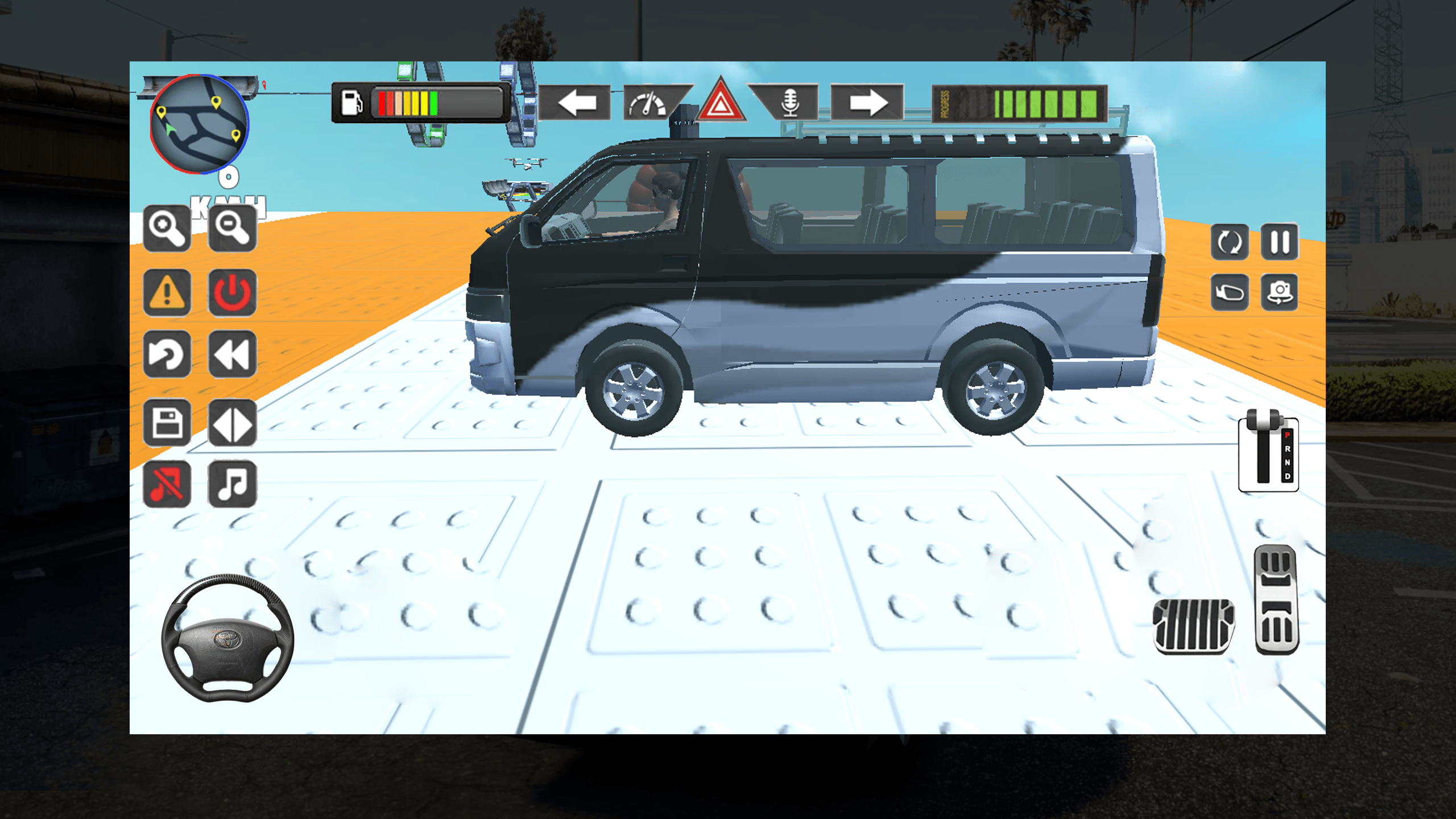Switch the camera view with the camera icon
Image resolution: width=1456 pixels, height=819 pixels.
point(1280,292)
